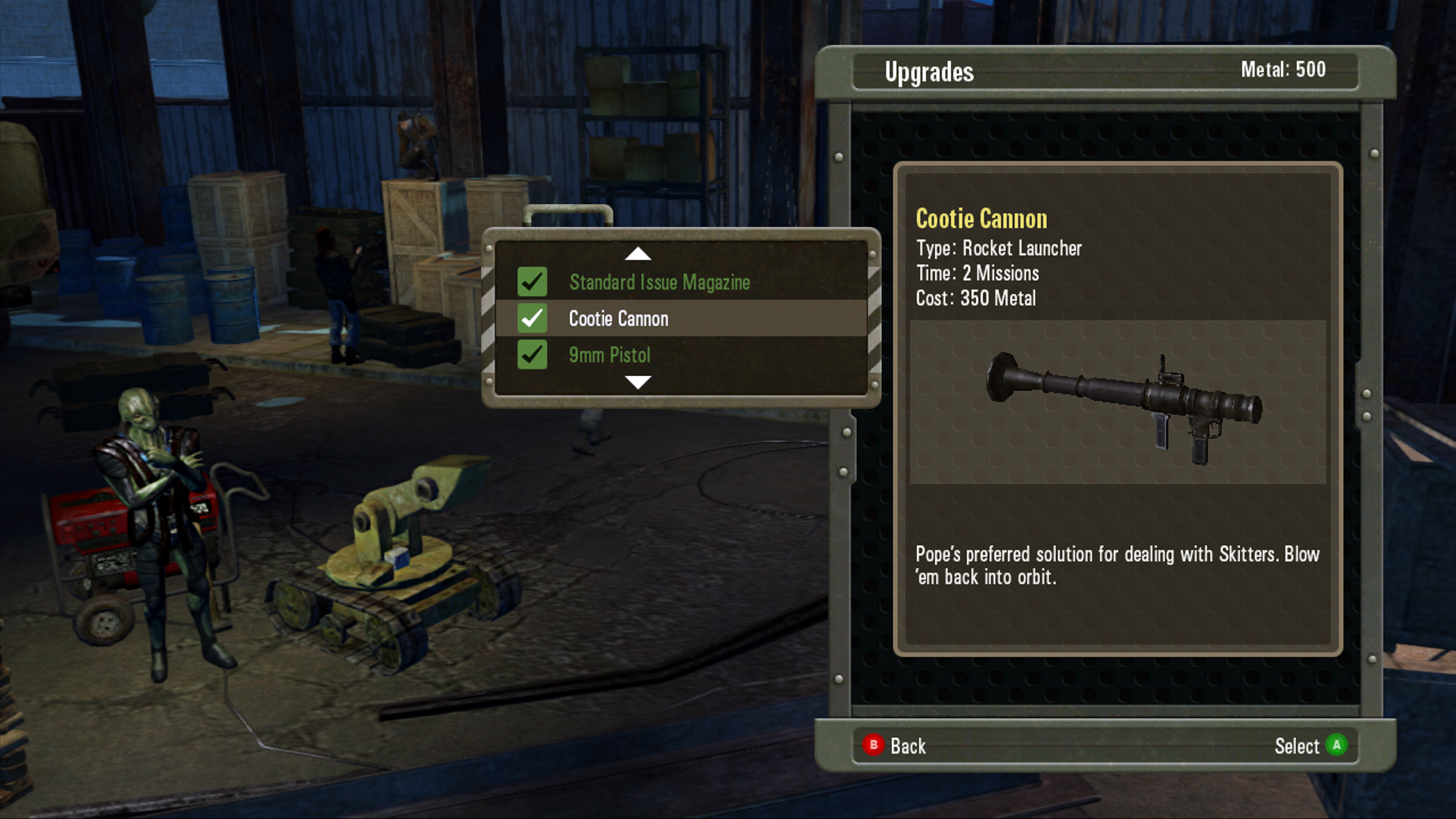Viewport: 1456px width, 819px height.
Task: Choose the Cootie Cannon entry
Action: pyautogui.click(x=618, y=318)
